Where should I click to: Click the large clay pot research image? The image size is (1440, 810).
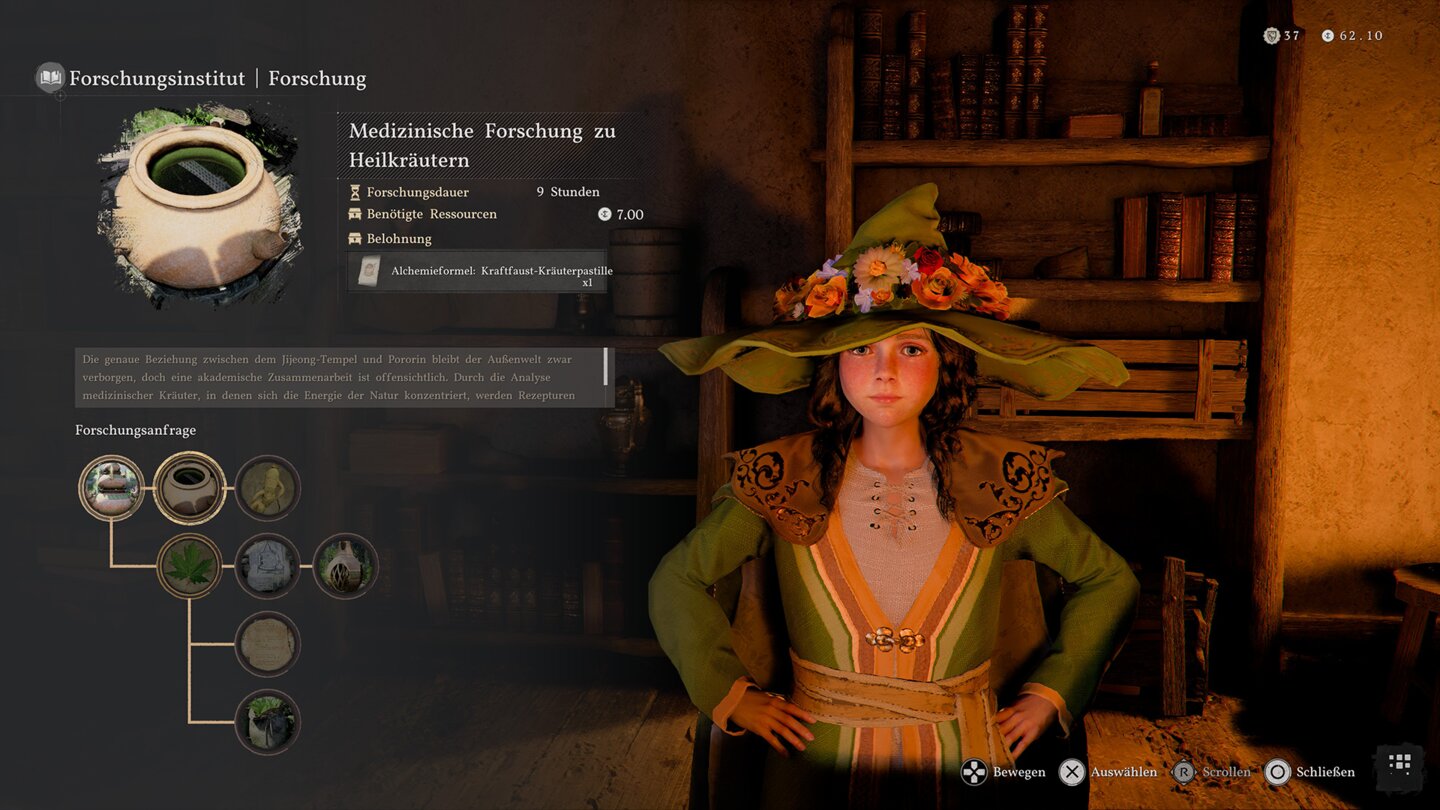(x=199, y=205)
